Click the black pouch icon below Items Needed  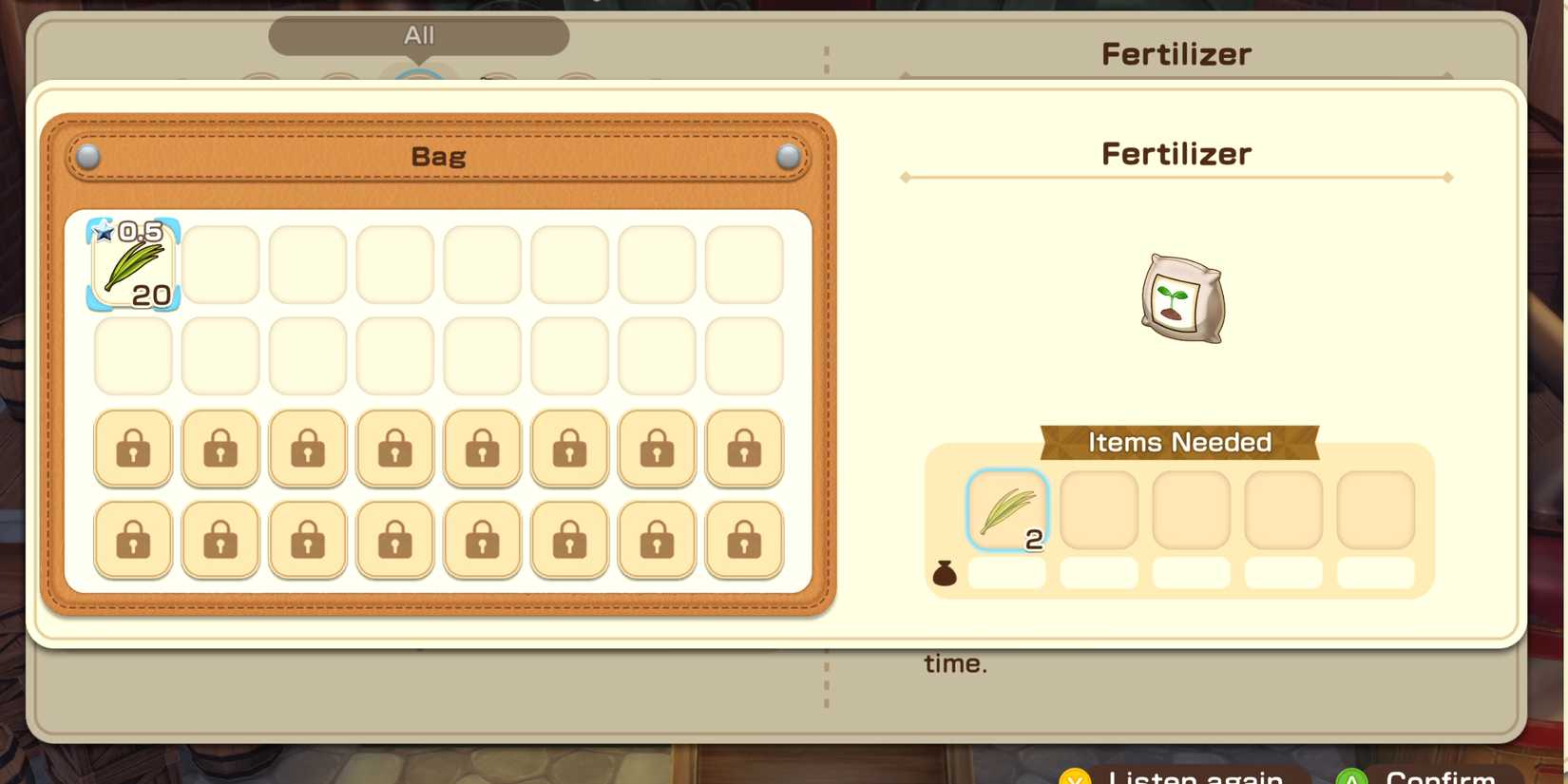pos(946,572)
